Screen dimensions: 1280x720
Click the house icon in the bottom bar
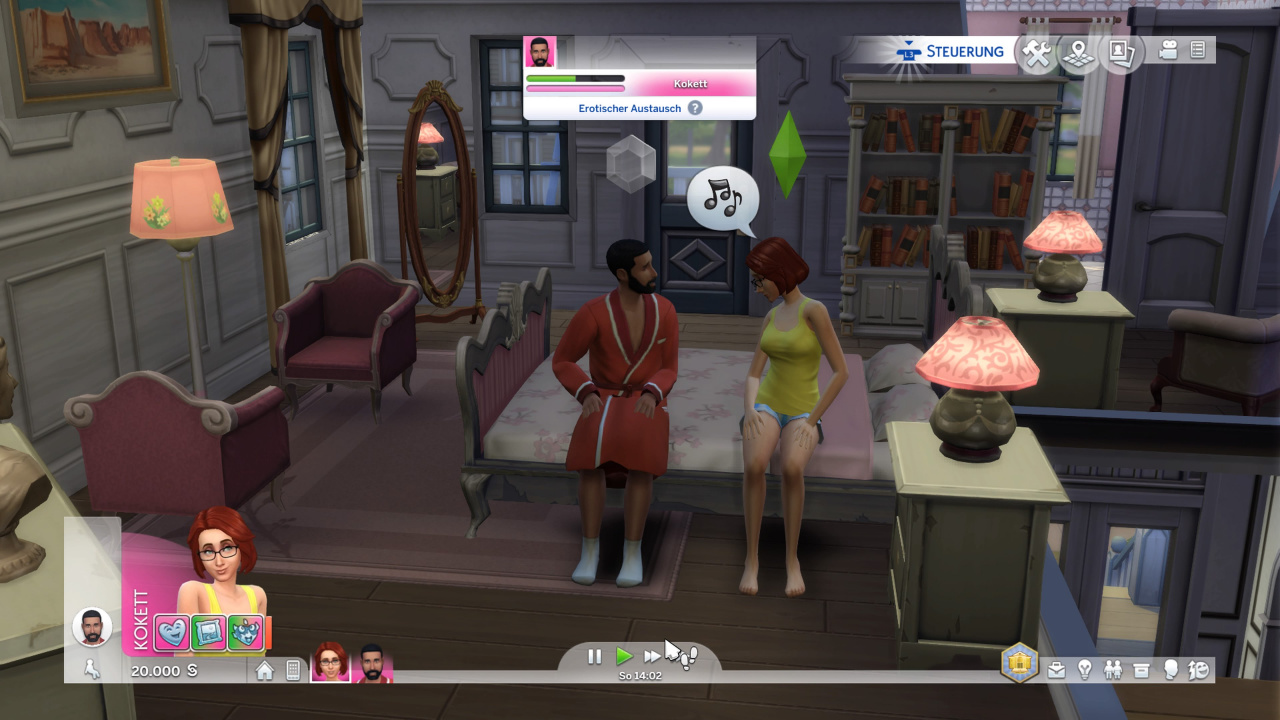coord(265,670)
